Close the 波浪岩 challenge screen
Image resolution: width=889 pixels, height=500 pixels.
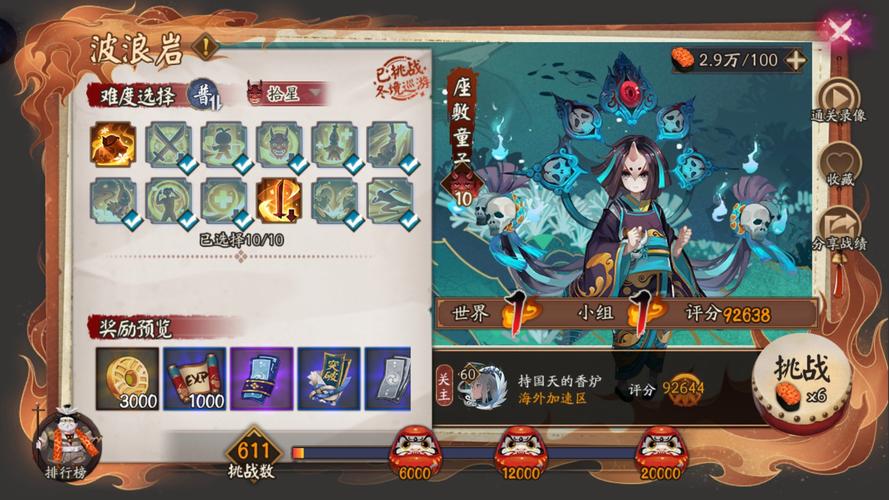[841, 31]
